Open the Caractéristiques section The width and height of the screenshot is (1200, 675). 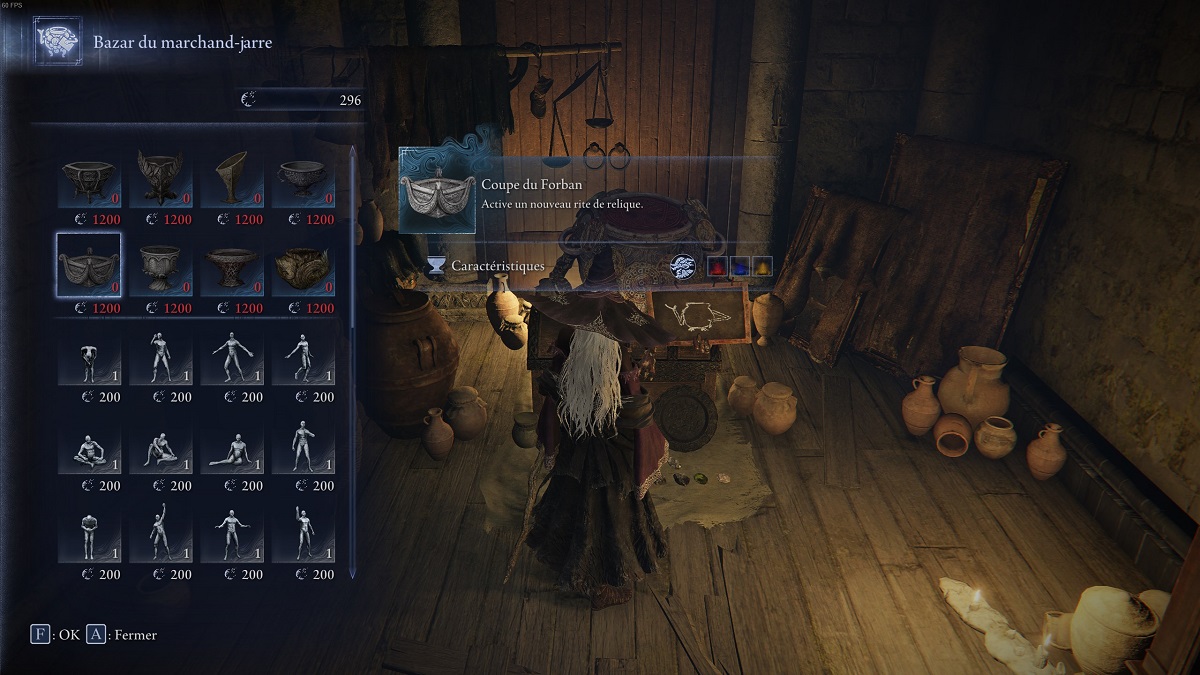pos(496,266)
